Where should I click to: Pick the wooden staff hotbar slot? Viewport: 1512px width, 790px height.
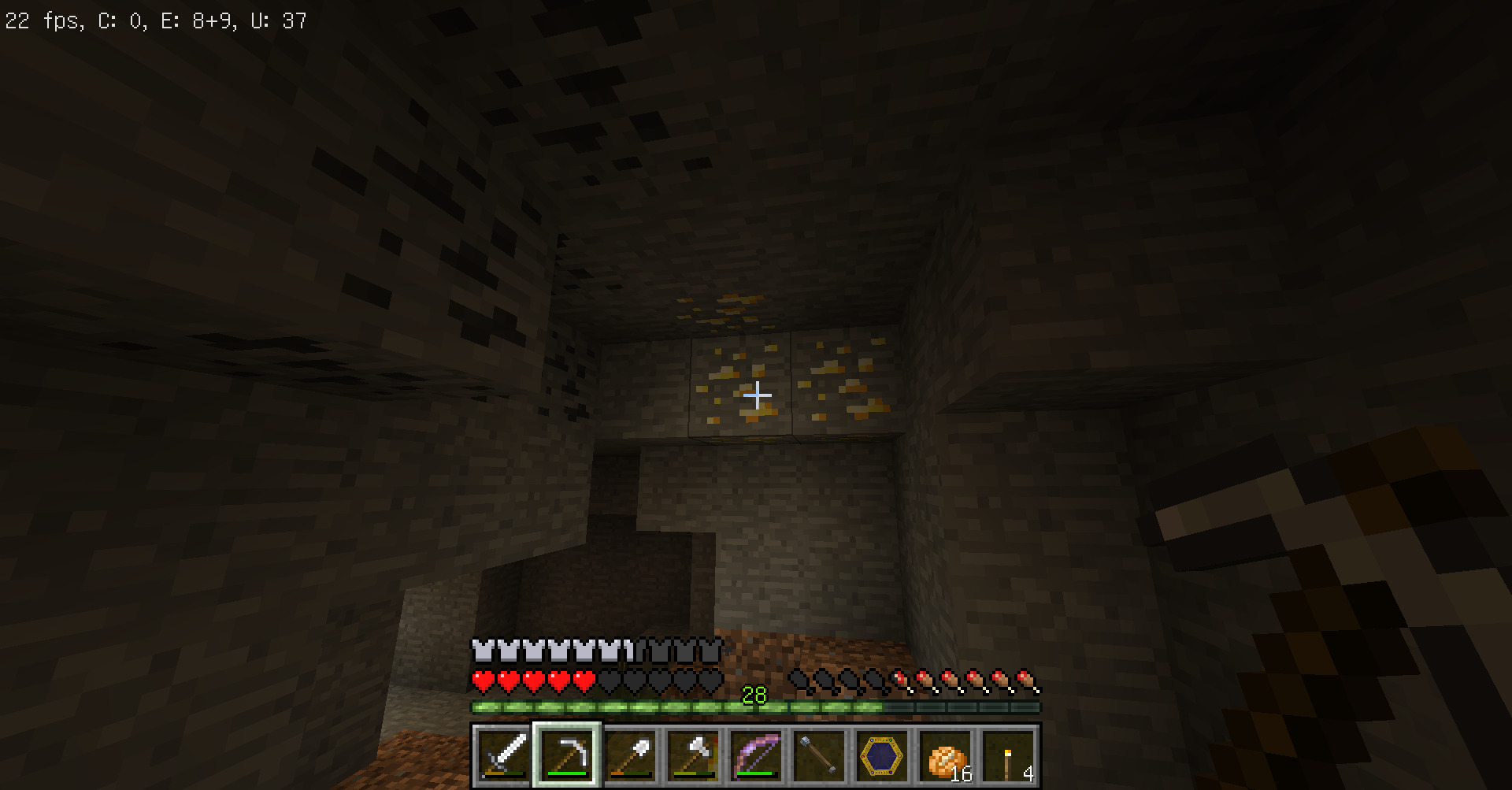[819, 755]
